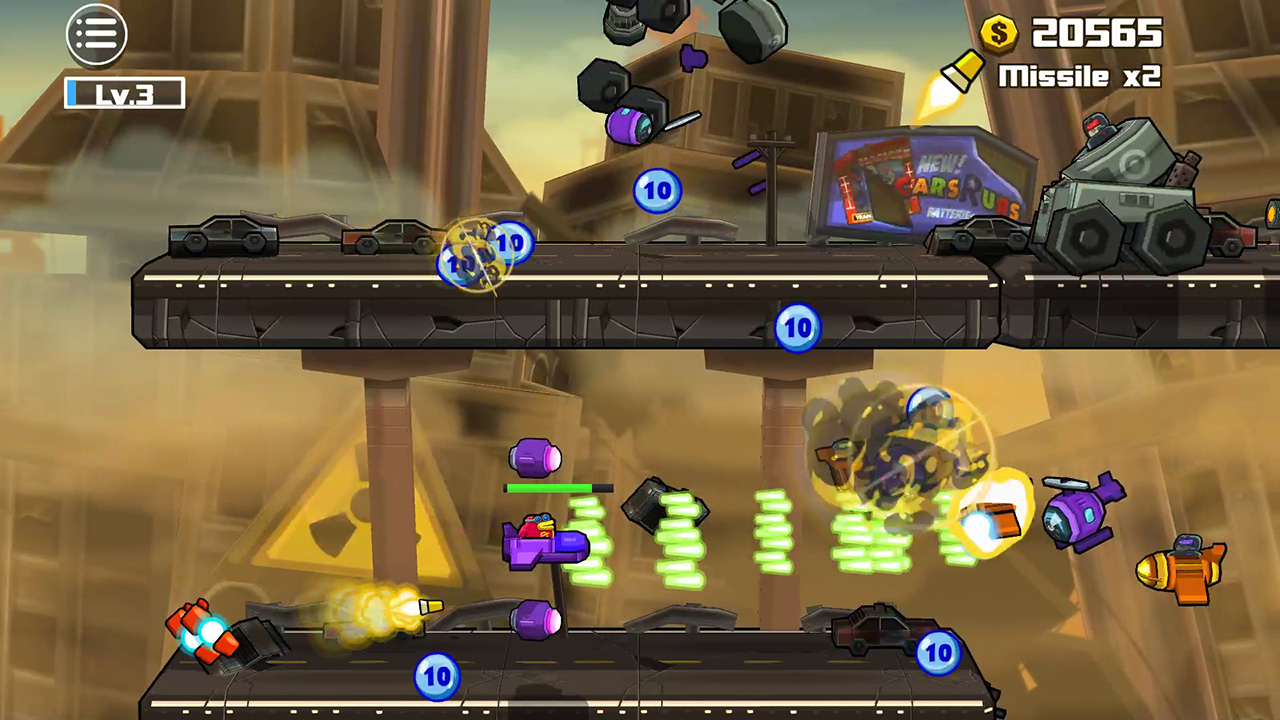1280x720 pixels.
Task: Open the hamburger menu icon top-left
Action: (96, 34)
